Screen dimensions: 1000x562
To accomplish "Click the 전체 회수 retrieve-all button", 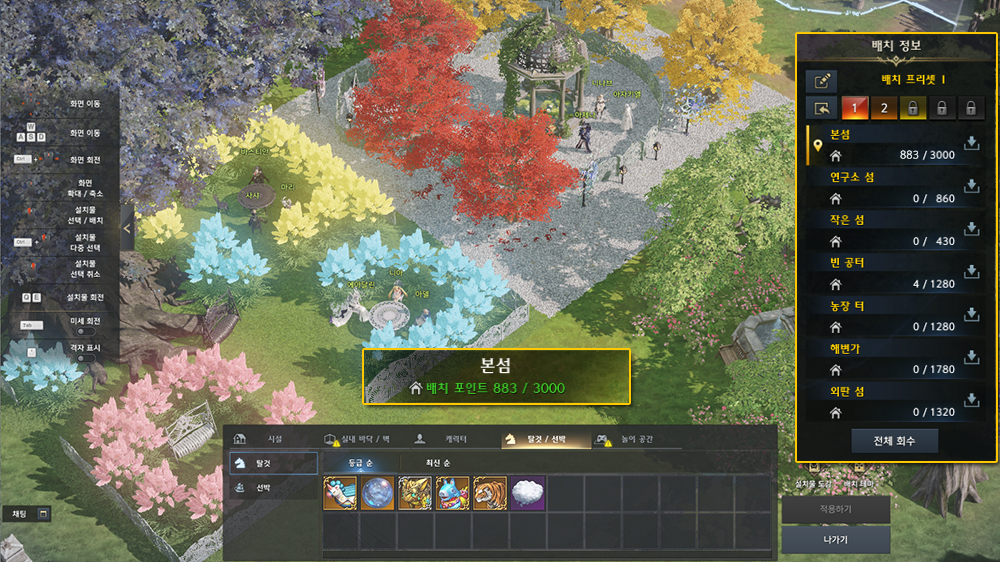I will [895, 440].
